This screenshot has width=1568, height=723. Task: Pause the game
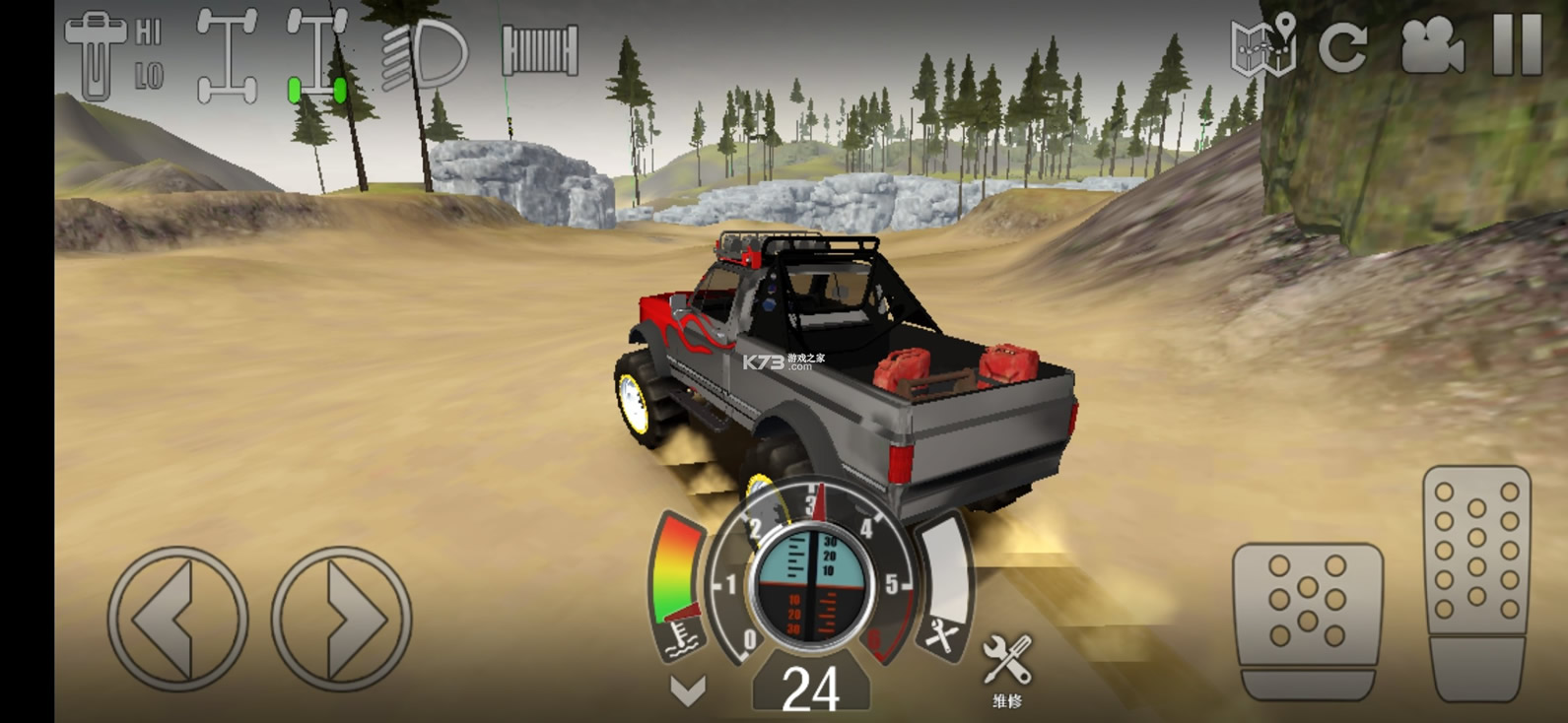click(1516, 45)
